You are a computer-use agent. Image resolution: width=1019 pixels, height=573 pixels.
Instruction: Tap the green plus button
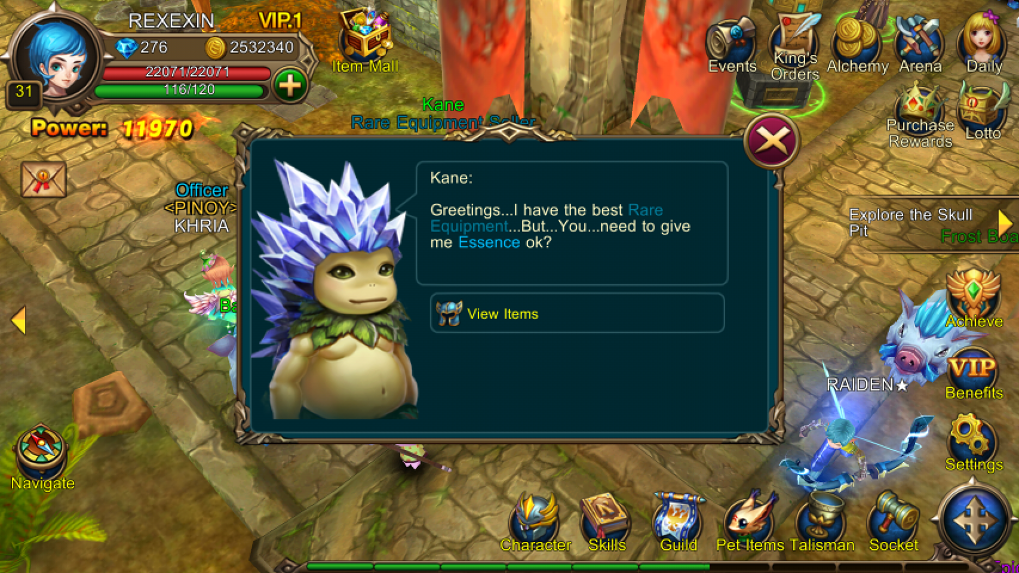pyautogui.click(x=289, y=85)
